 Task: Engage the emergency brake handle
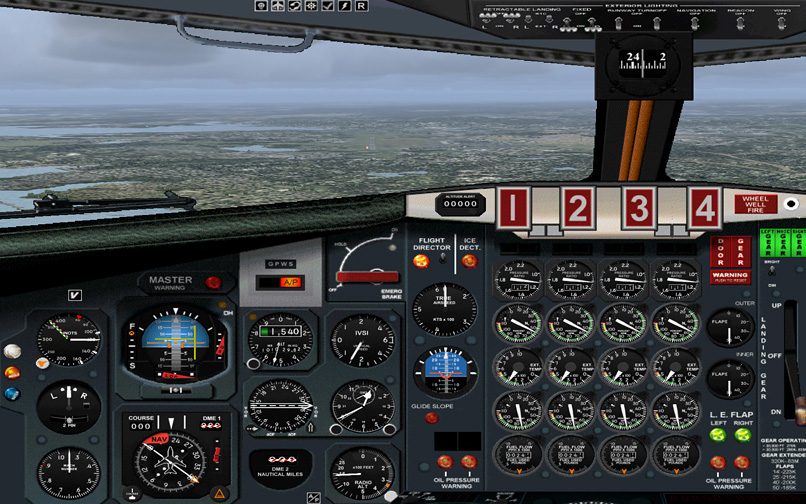[366, 276]
